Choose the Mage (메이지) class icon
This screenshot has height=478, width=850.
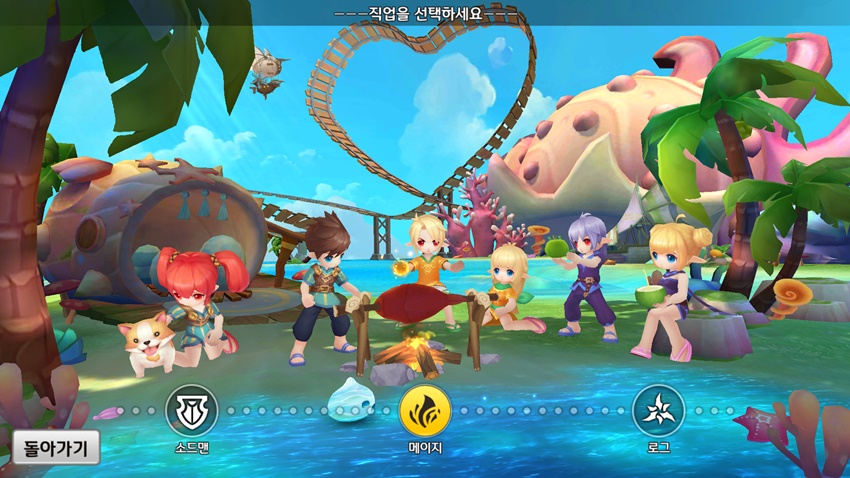[425, 410]
